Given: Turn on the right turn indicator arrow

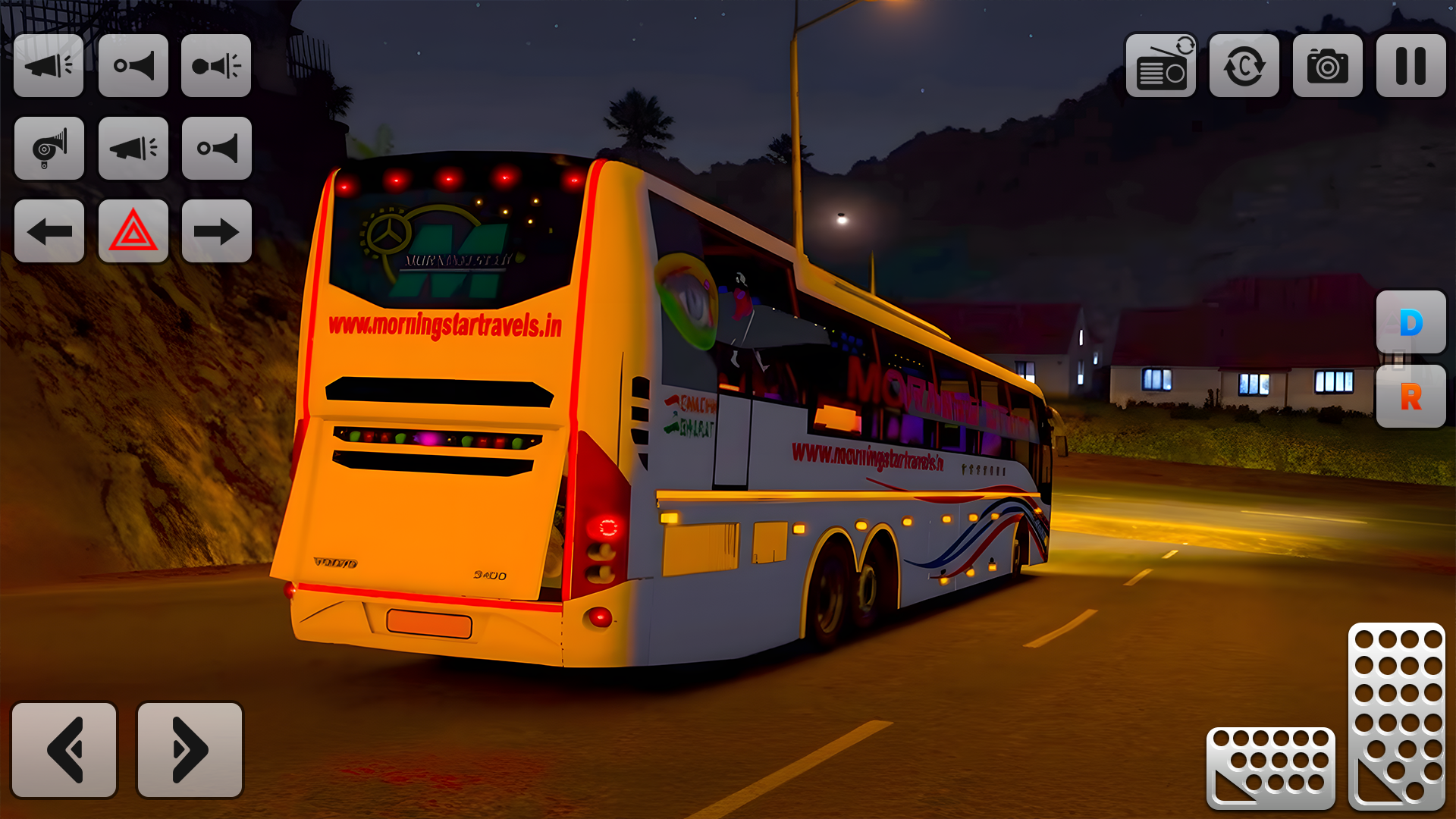Looking at the screenshot, I should coord(217,231).
